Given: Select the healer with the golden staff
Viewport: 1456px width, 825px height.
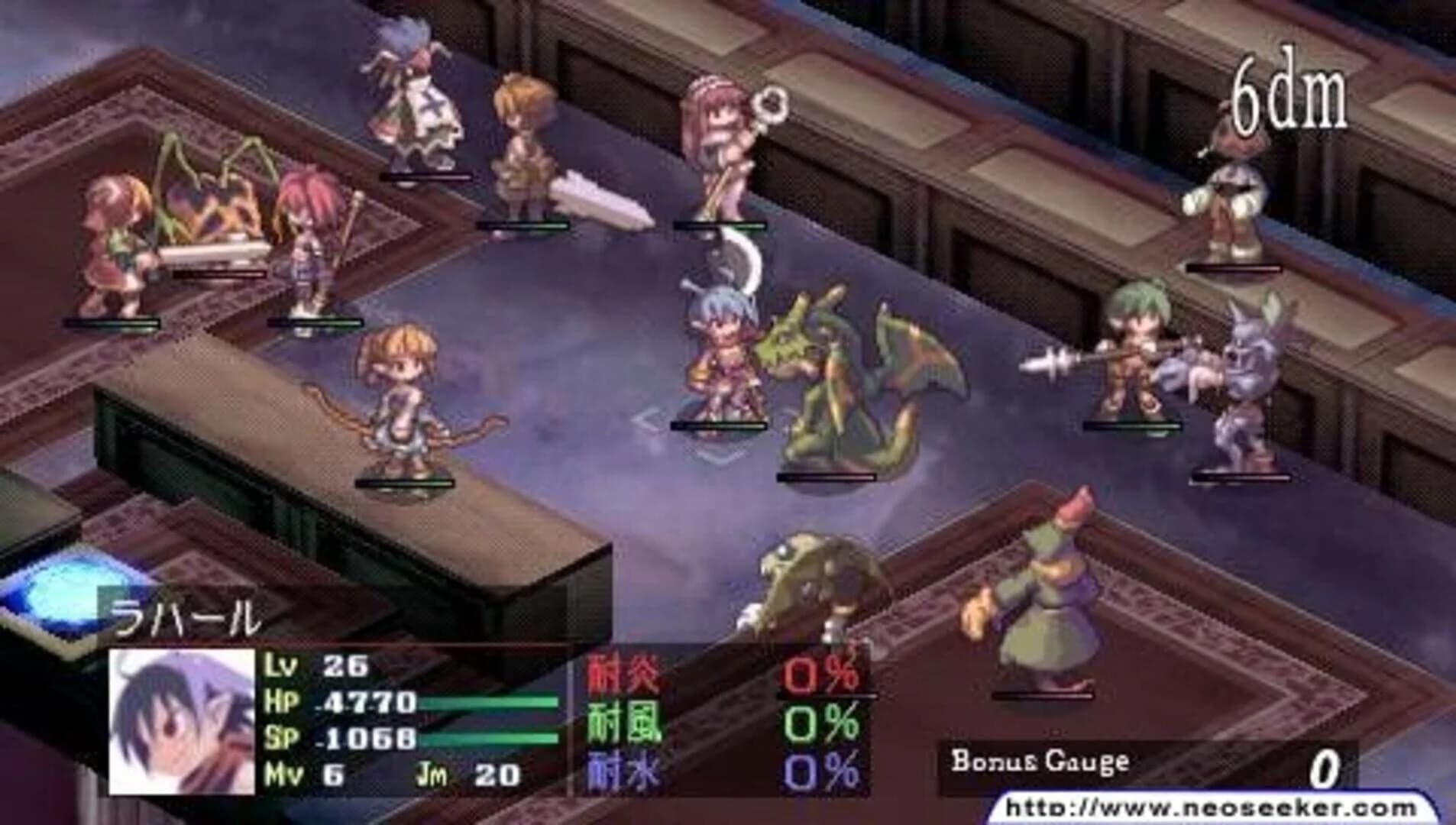Looking at the screenshot, I should [722, 137].
